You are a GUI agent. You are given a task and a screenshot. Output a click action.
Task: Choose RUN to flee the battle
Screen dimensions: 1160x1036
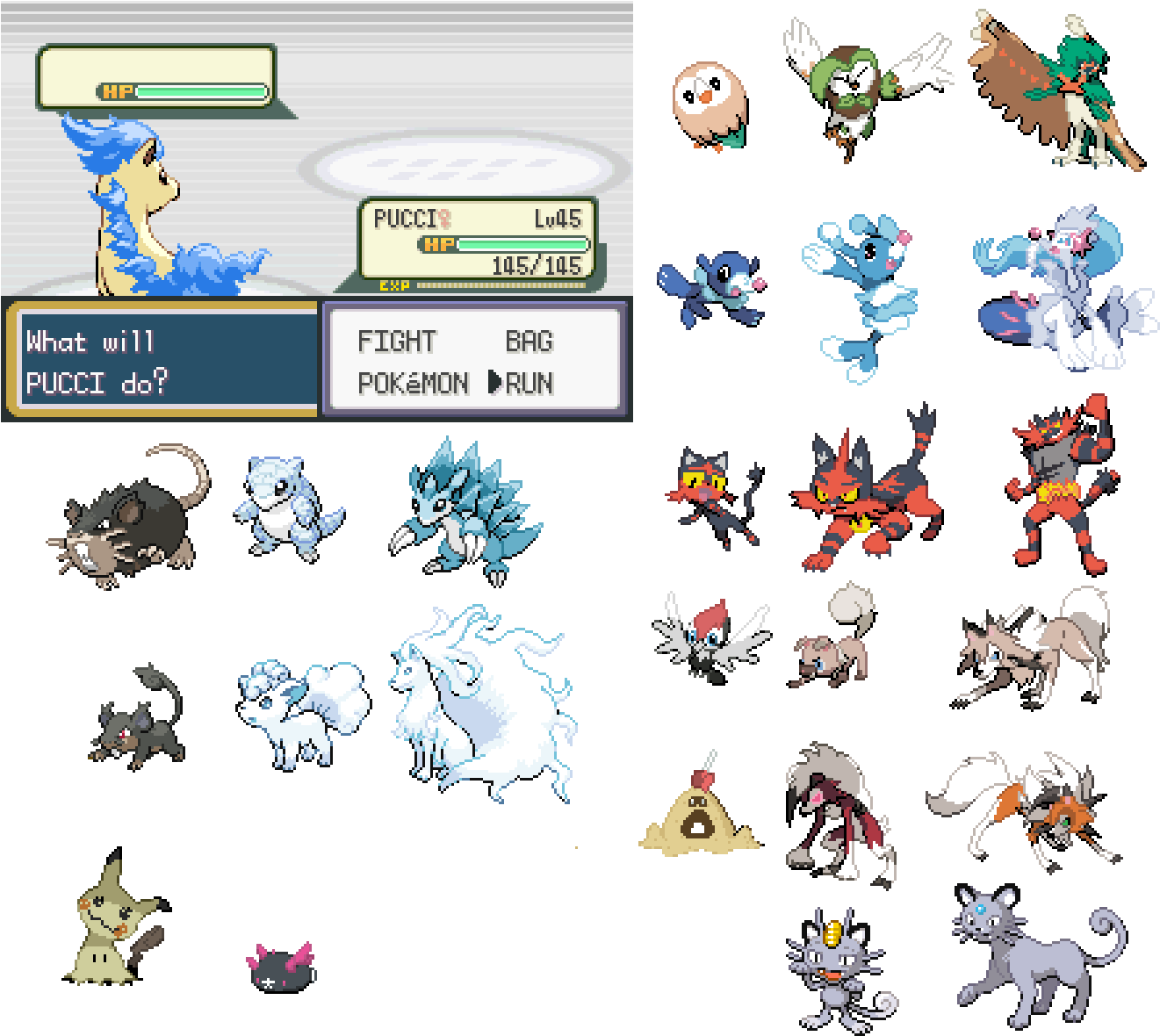[x=530, y=384]
